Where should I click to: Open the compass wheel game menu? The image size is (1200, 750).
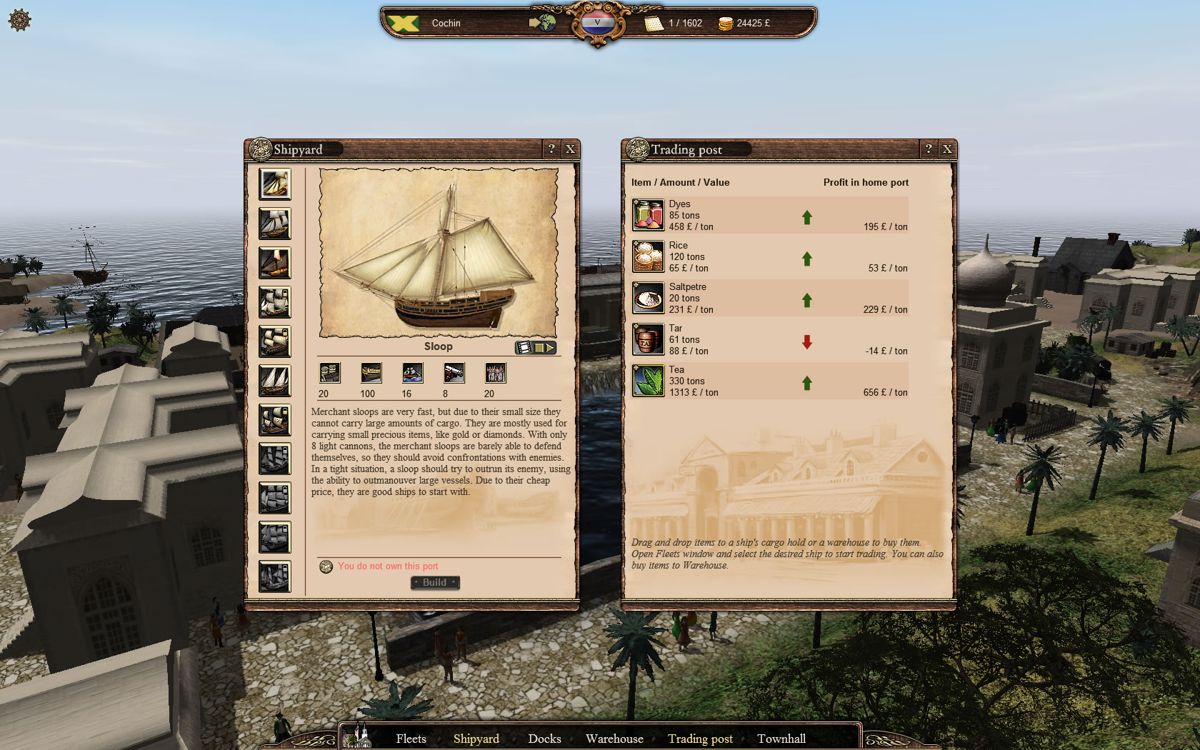tap(20, 19)
